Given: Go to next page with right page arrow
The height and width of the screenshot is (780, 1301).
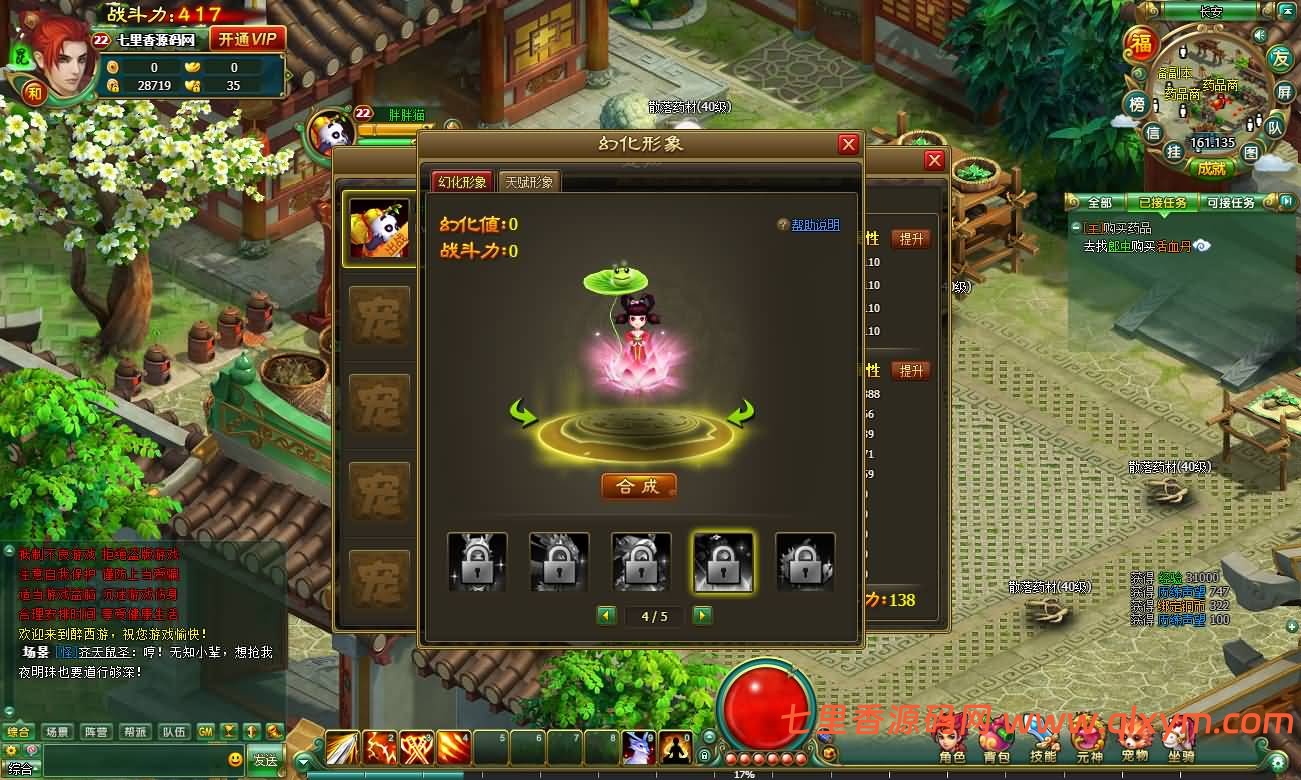Looking at the screenshot, I should point(700,616).
